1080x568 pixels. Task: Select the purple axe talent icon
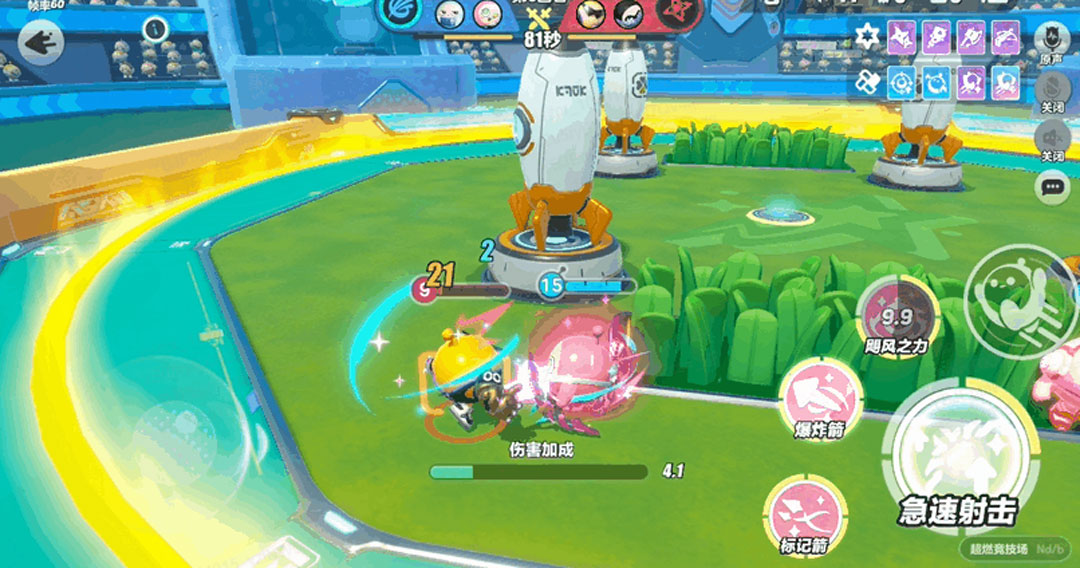point(970,38)
